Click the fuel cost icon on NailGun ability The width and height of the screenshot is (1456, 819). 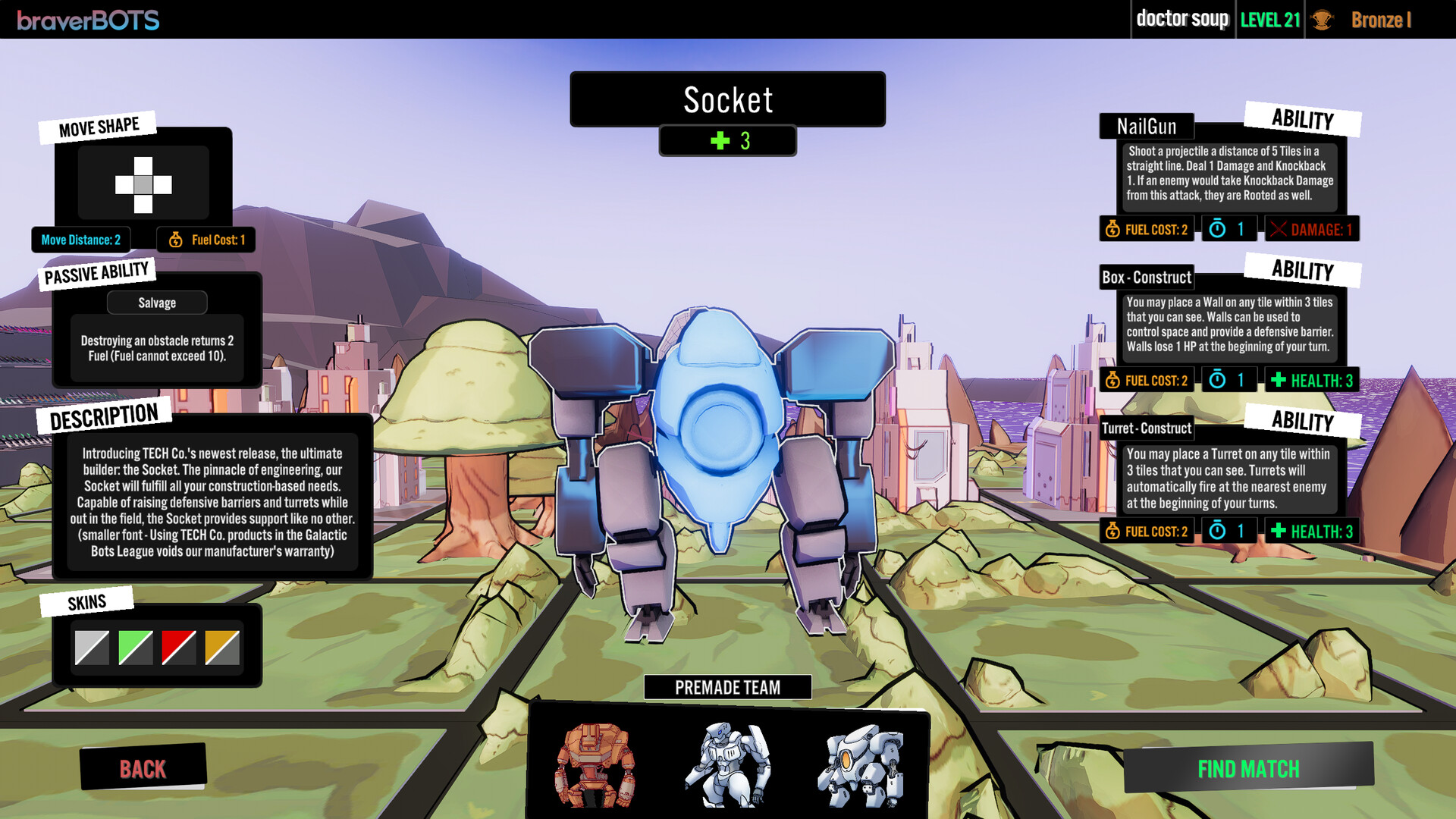click(1112, 230)
